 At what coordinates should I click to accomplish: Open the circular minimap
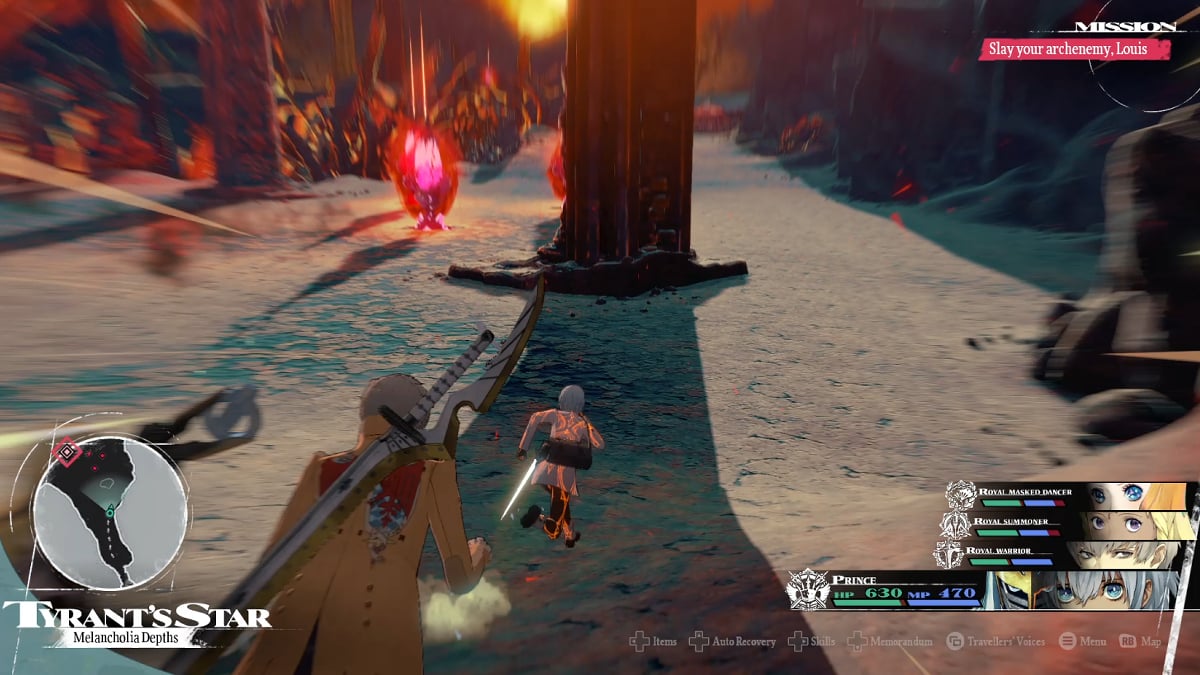pos(110,511)
